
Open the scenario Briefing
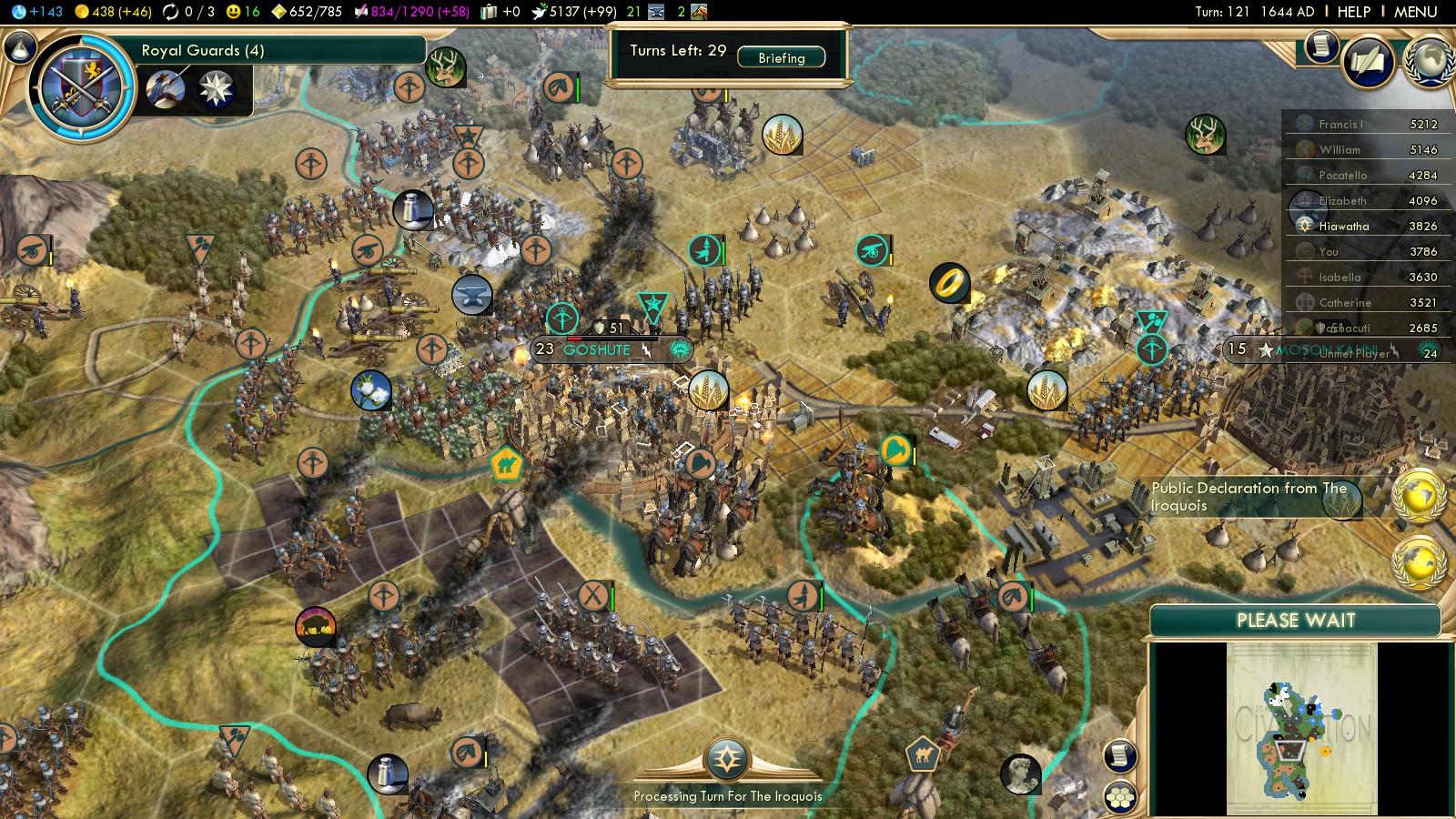(x=781, y=57)
